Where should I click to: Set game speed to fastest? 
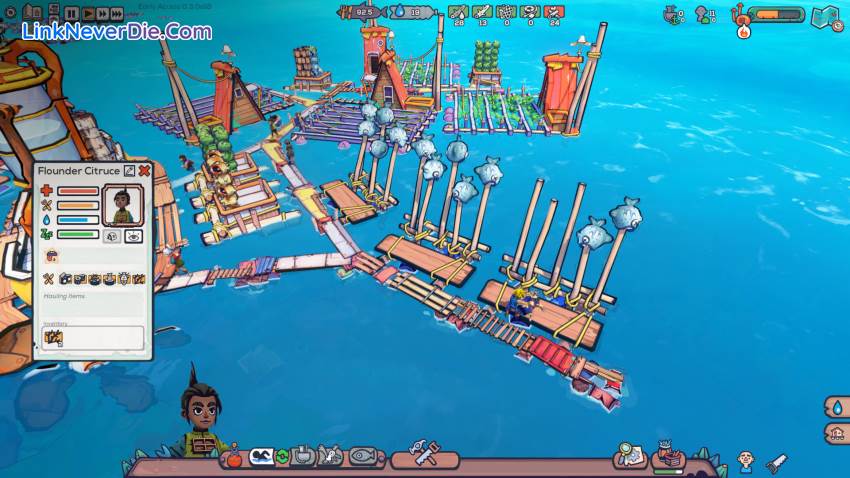pos(117,13)
